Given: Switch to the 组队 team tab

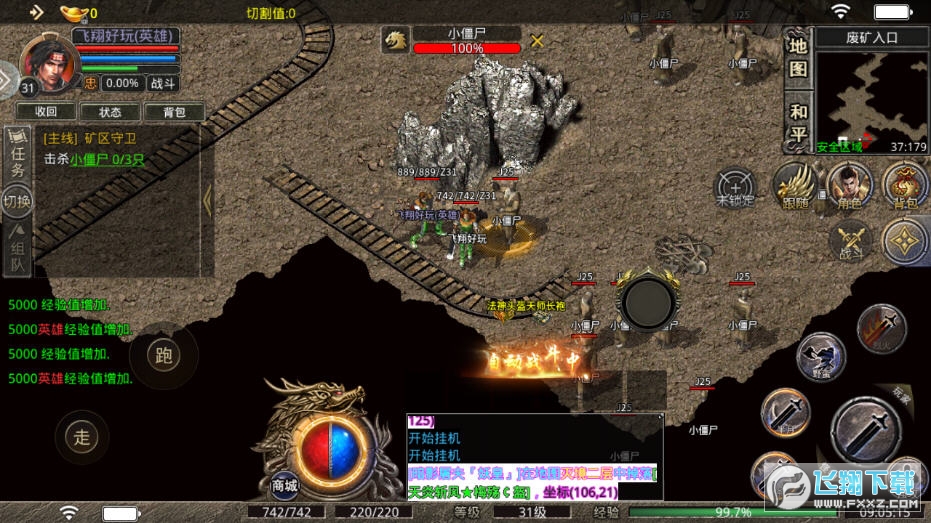Looking at the screenshot, I should [x=17, y=248].
